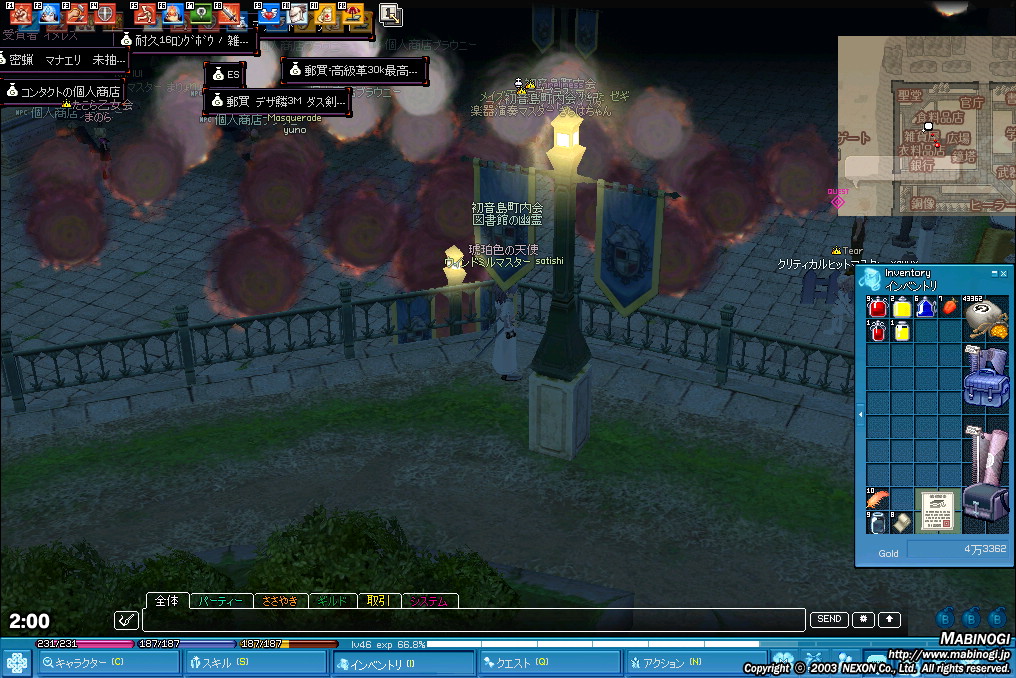Viewport: 1016px width, 678px height.
Task: Choose the 取引 trade chat tab
Action: click(x=377, y=601)
